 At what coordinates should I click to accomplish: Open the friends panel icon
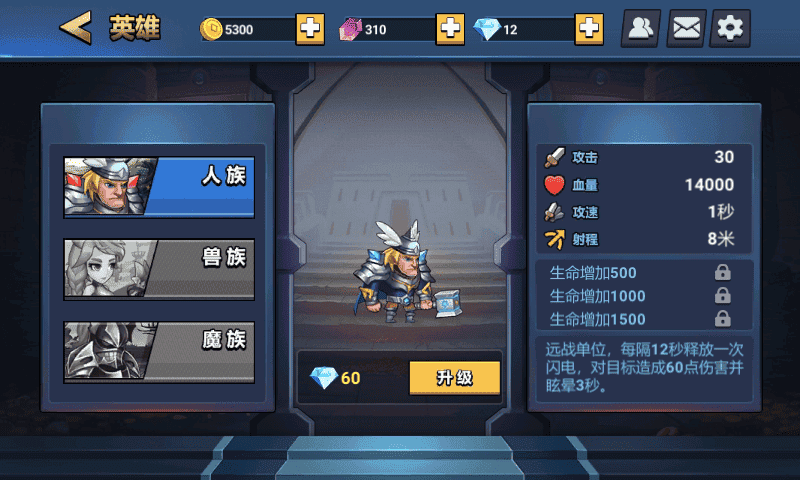640,28
